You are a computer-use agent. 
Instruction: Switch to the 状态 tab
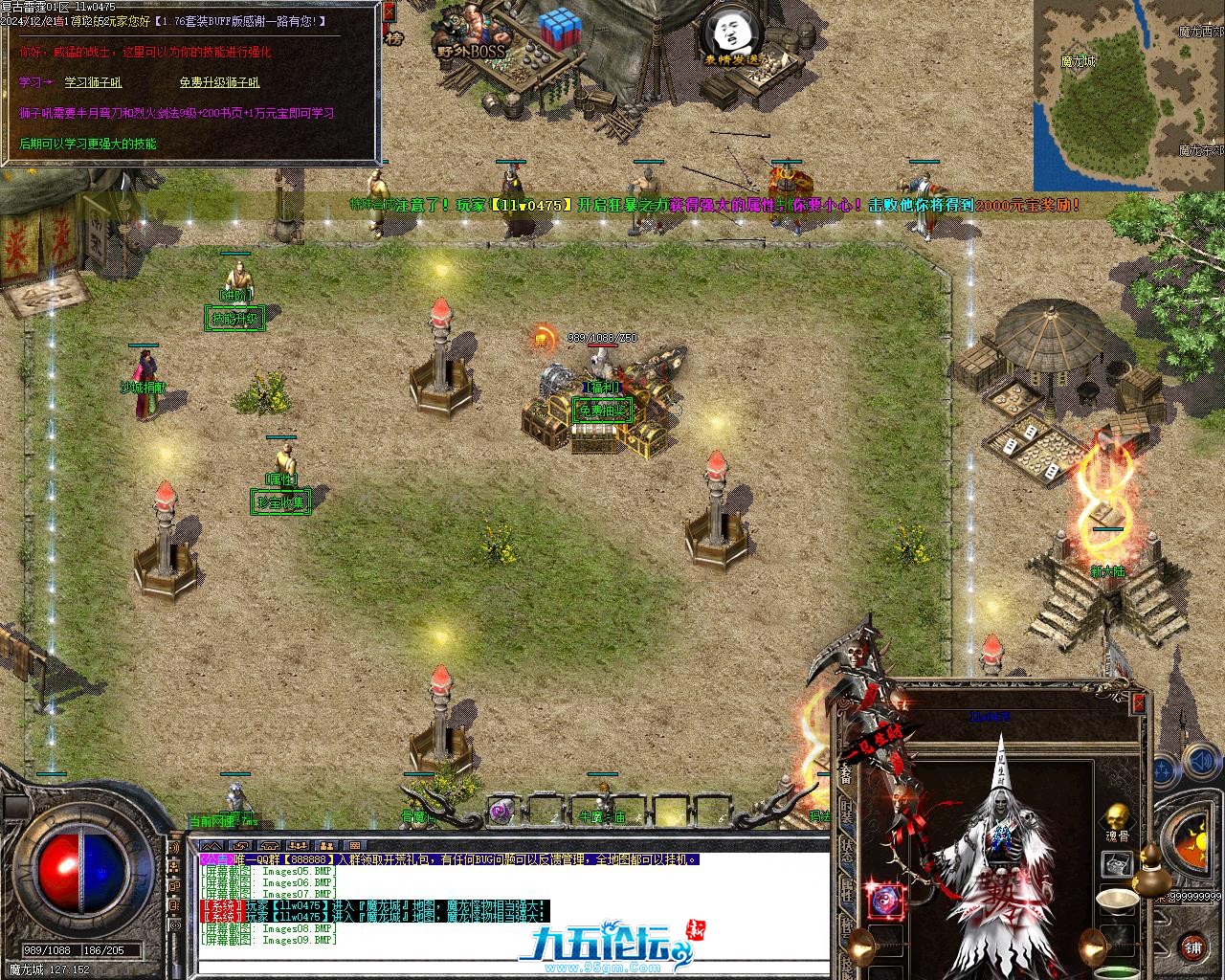point(847,851)
